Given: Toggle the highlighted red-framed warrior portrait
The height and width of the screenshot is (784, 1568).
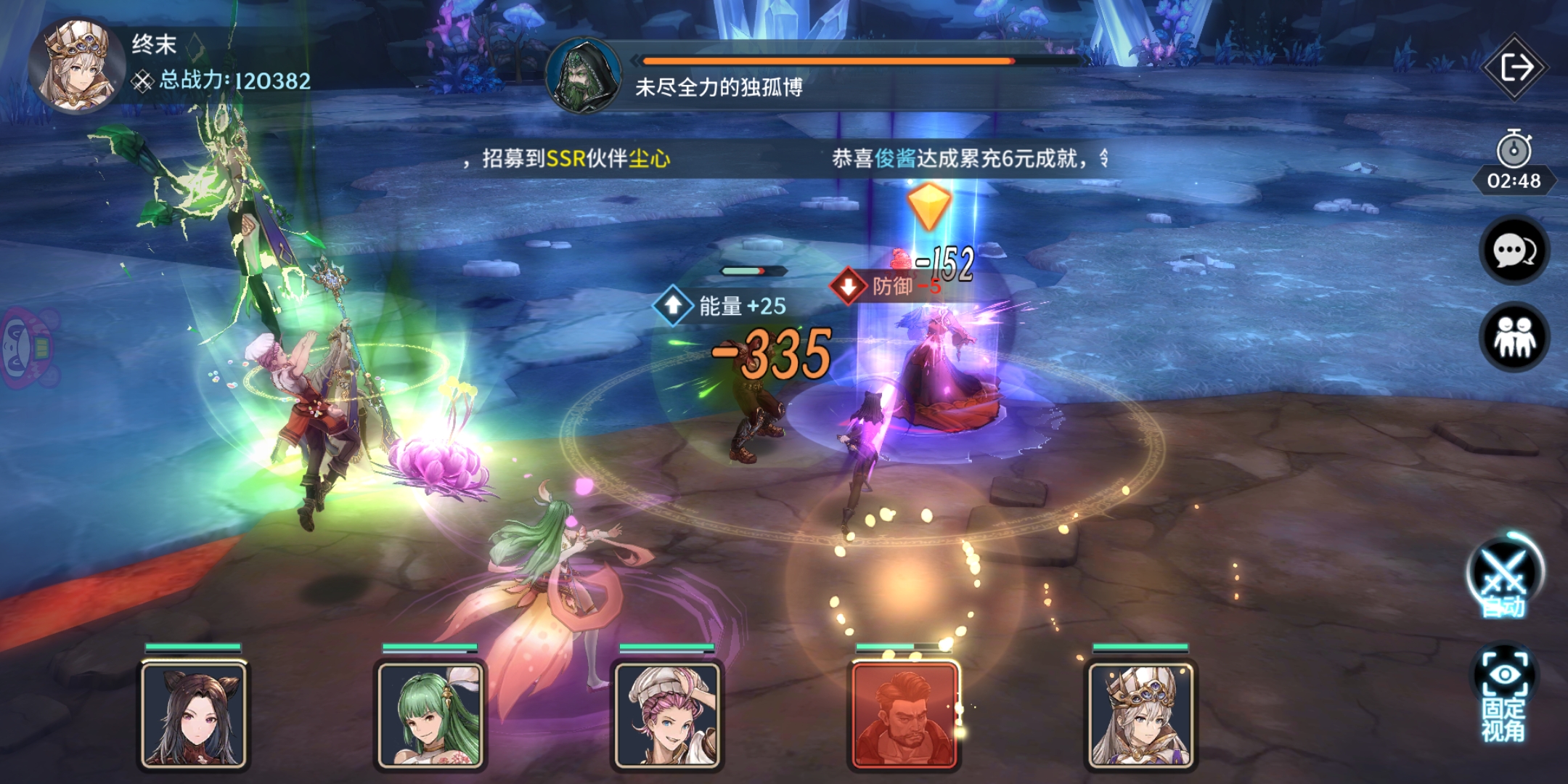Looking at the screenshot, I should pyautogui.click(x=904, y=715).
